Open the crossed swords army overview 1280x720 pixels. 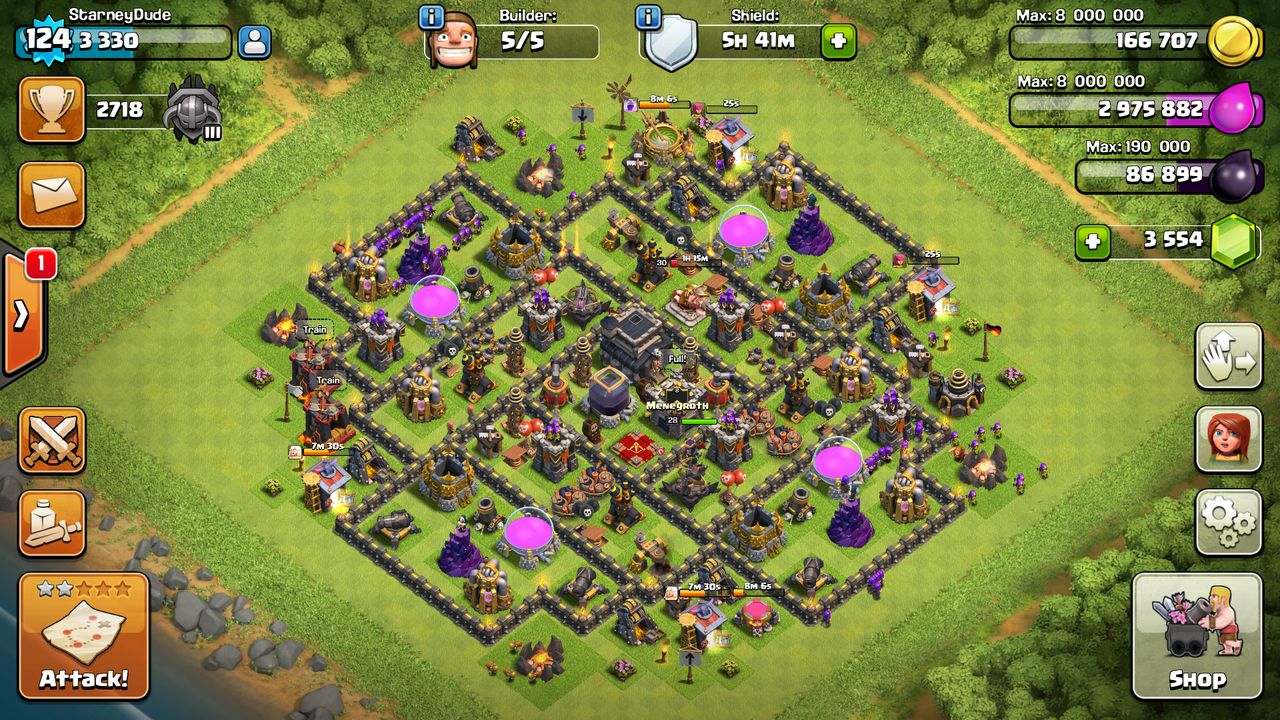pos(51,440)
